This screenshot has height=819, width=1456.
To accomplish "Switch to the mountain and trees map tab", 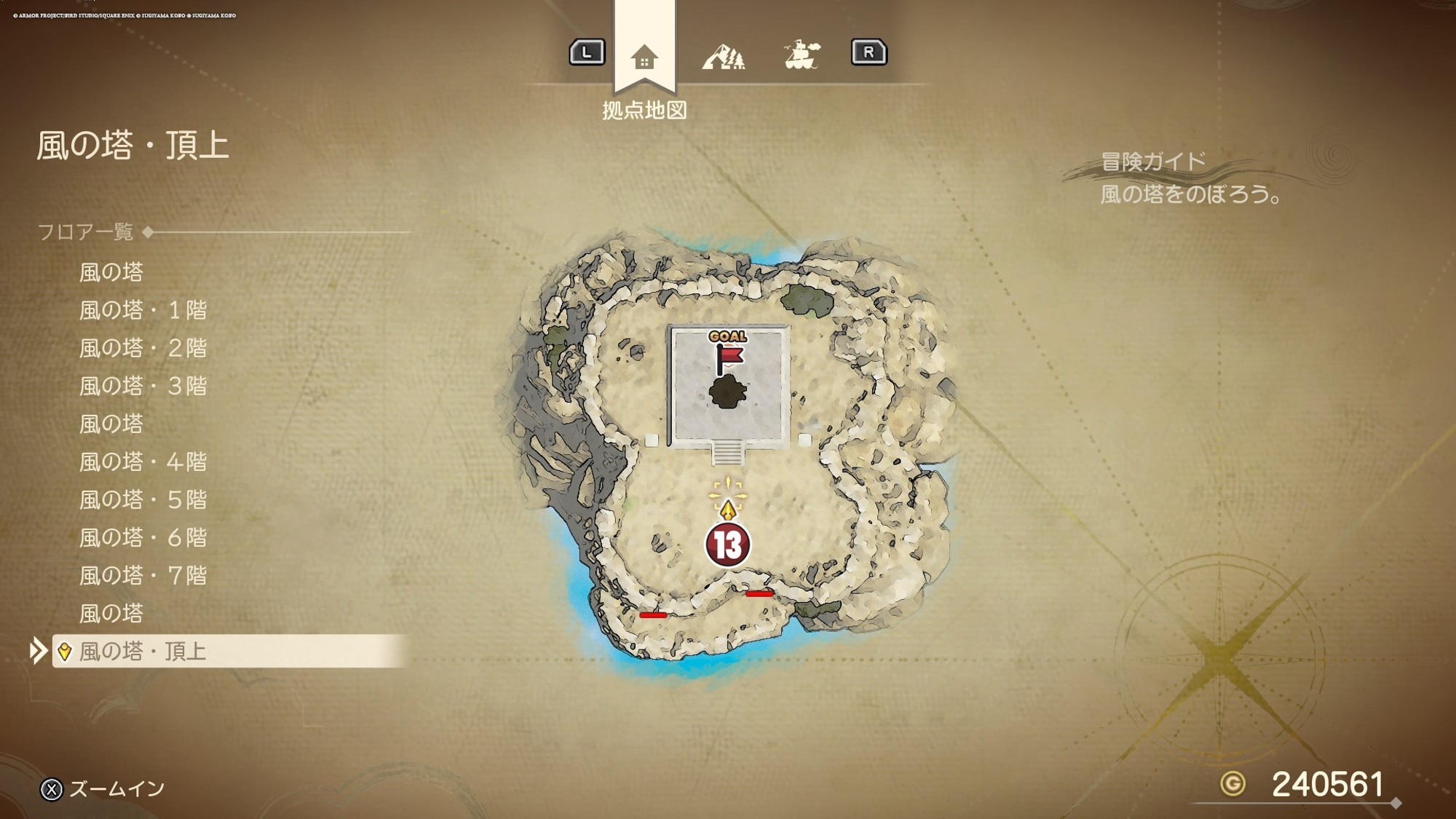I will click(723, 56).
